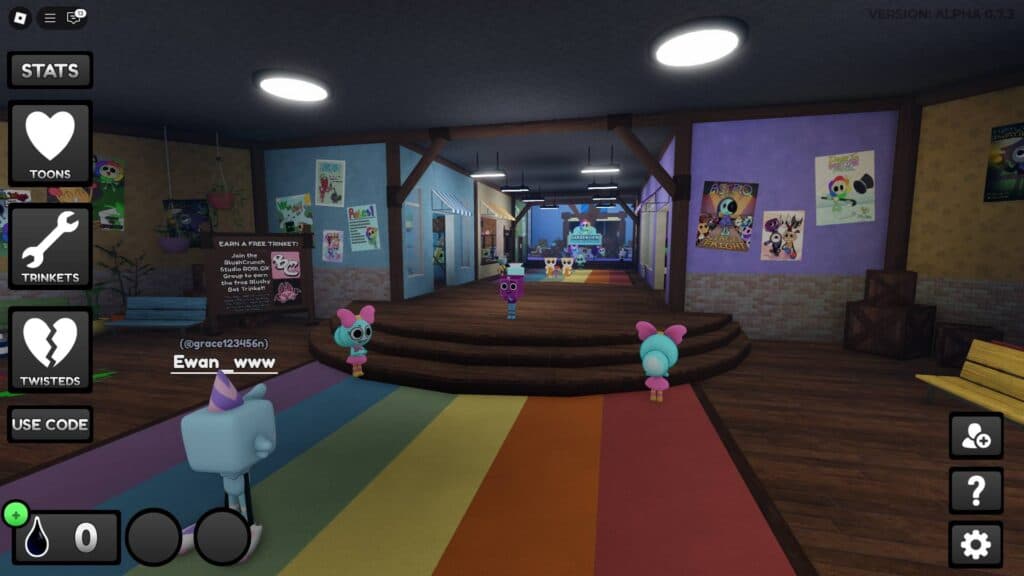Open the invite friend button
Screen dimensions: 1024x576
(975, 437)
